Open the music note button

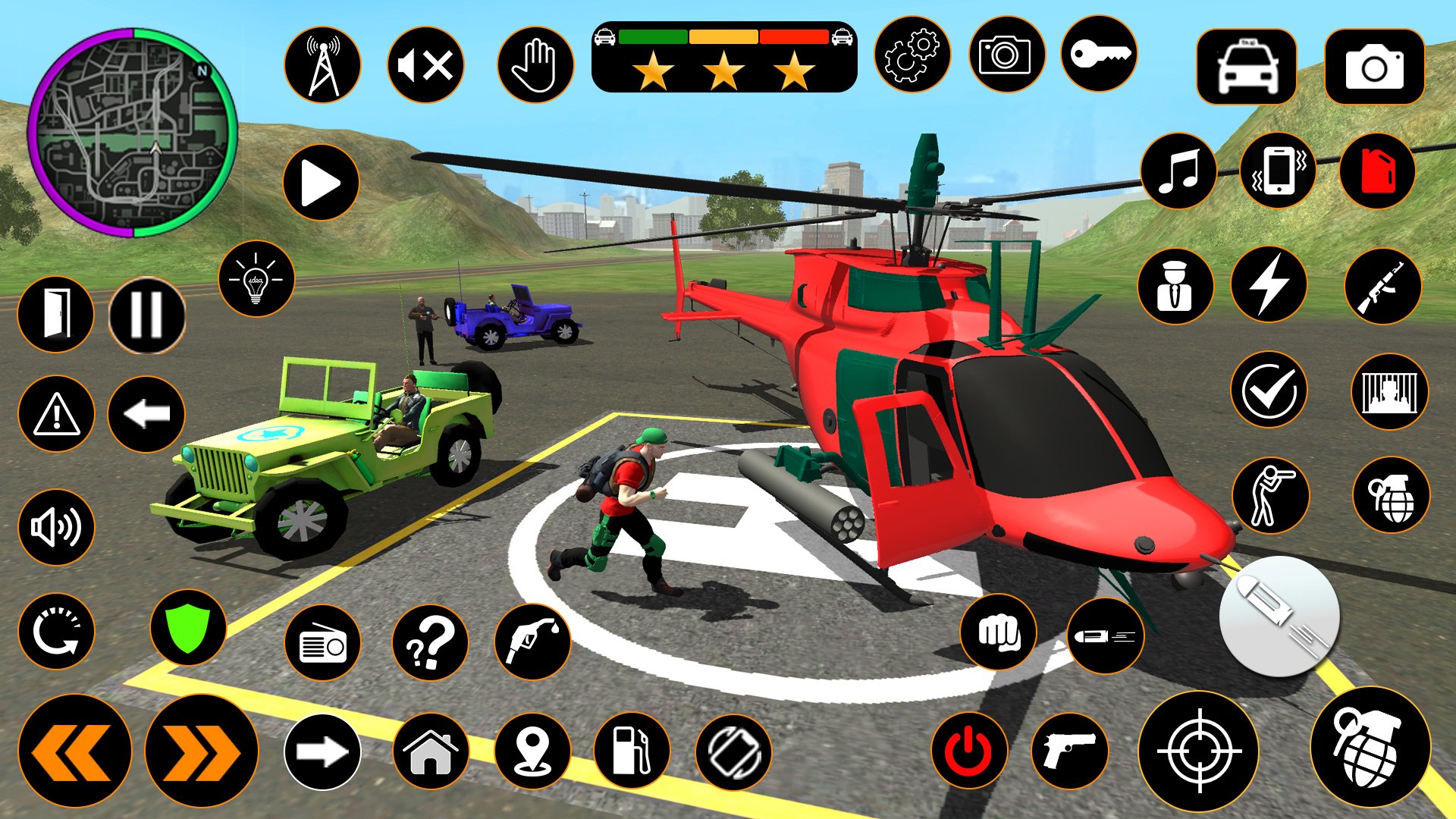point(1178,171)
